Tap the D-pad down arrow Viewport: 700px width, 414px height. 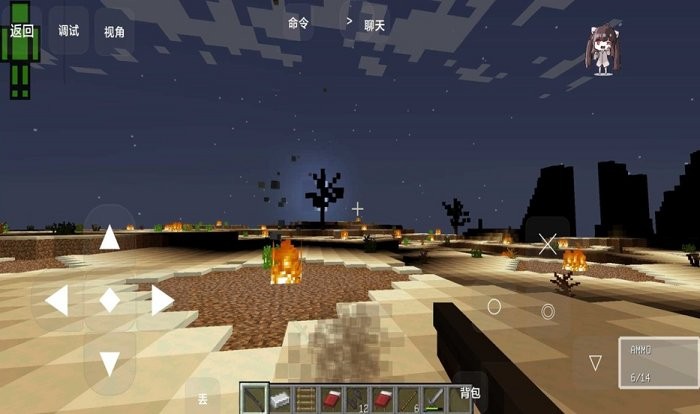click(109, 363)
